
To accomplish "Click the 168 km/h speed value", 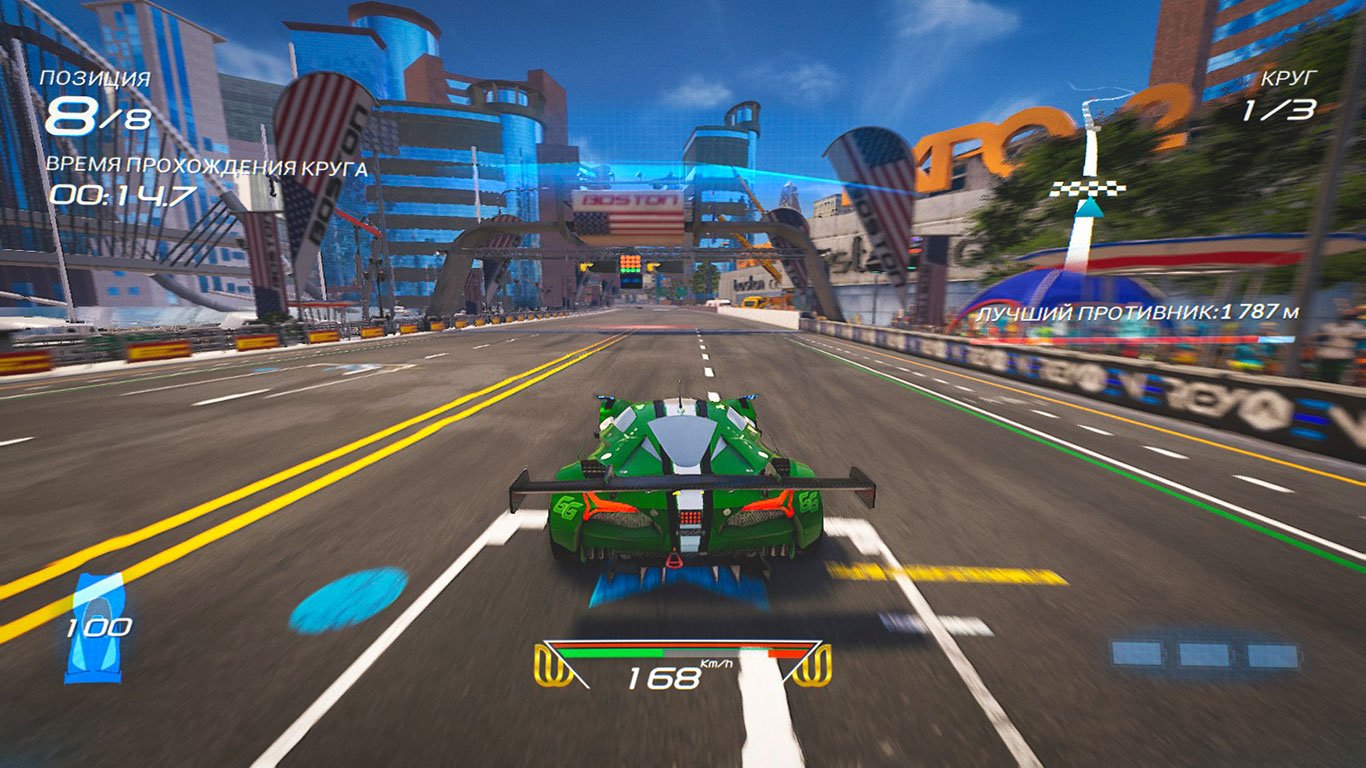I will (665, 676).
